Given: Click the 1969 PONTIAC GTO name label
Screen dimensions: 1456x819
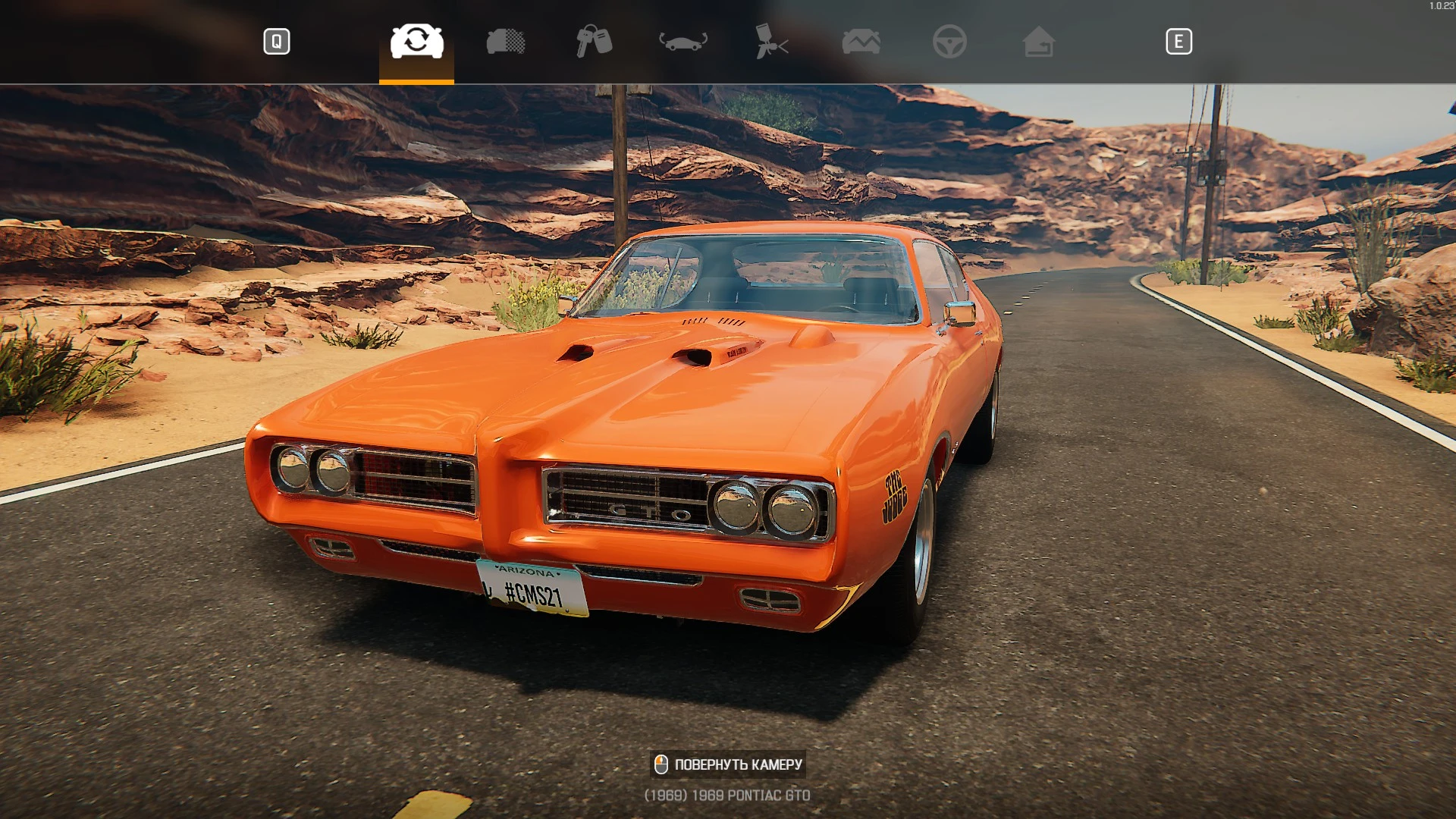Looking at the screenshot, I should [x=727, y=795].
